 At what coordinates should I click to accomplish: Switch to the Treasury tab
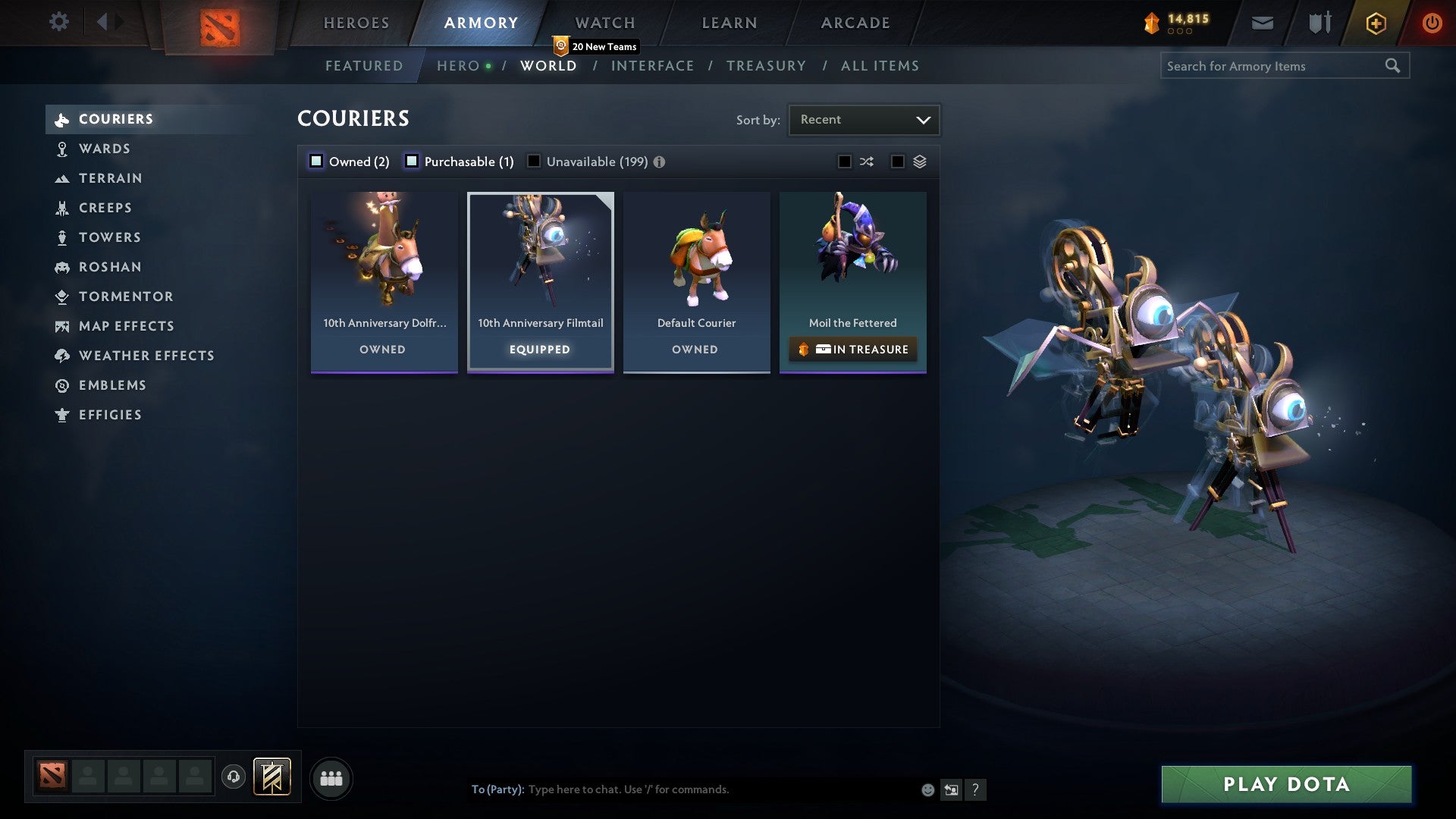click(x=767, y=66)
